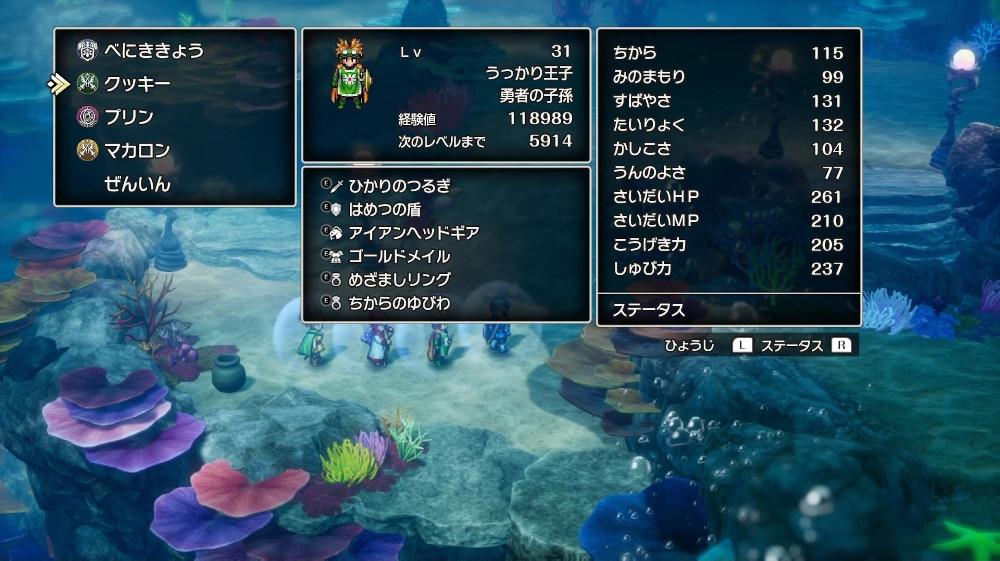Viewport: 1000px width, 561px height.
Task: Choose the ぜんいん (everyone) entry
Action: point(137,185)
